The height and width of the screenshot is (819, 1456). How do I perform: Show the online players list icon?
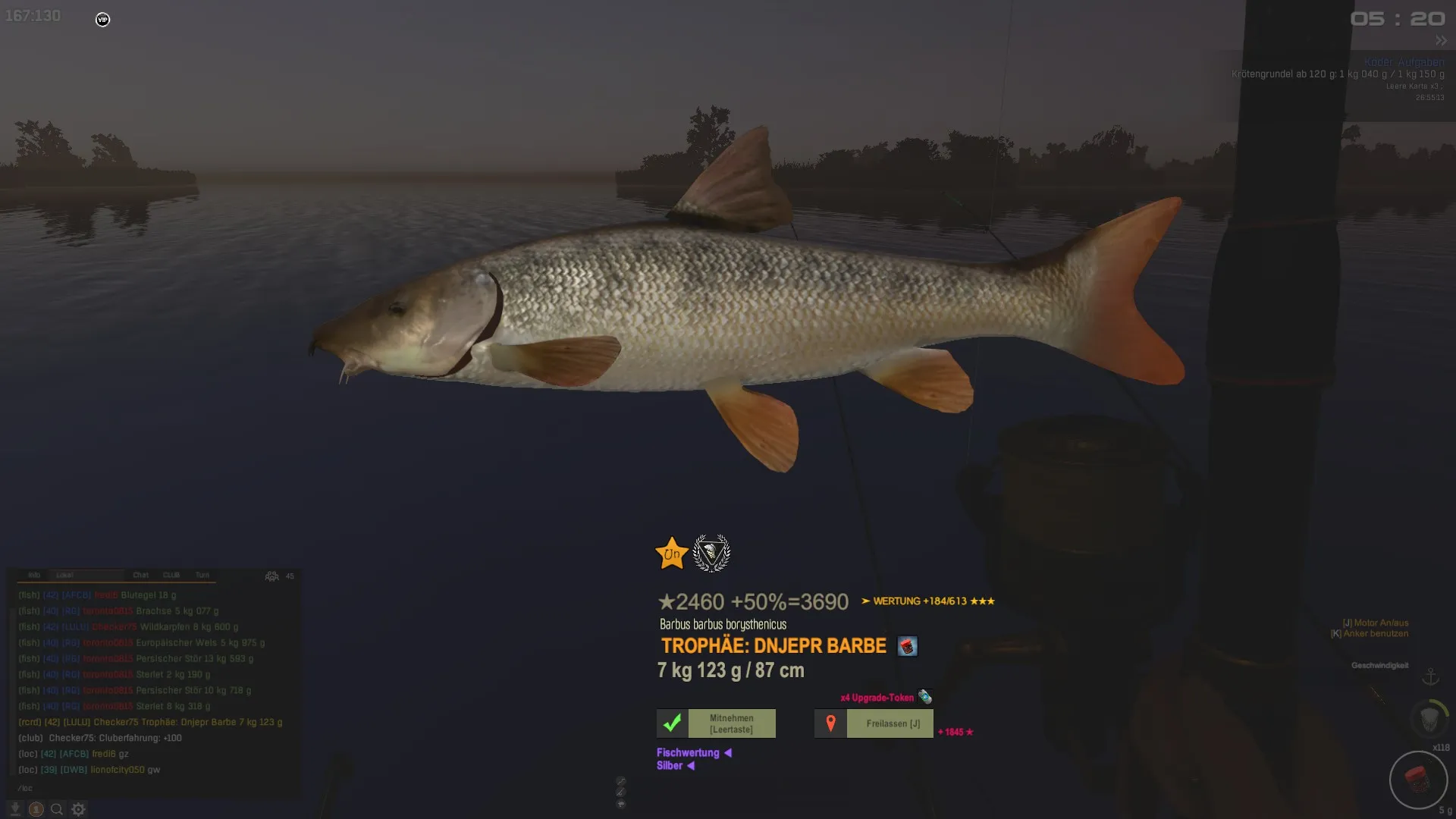tap(271, 576)
